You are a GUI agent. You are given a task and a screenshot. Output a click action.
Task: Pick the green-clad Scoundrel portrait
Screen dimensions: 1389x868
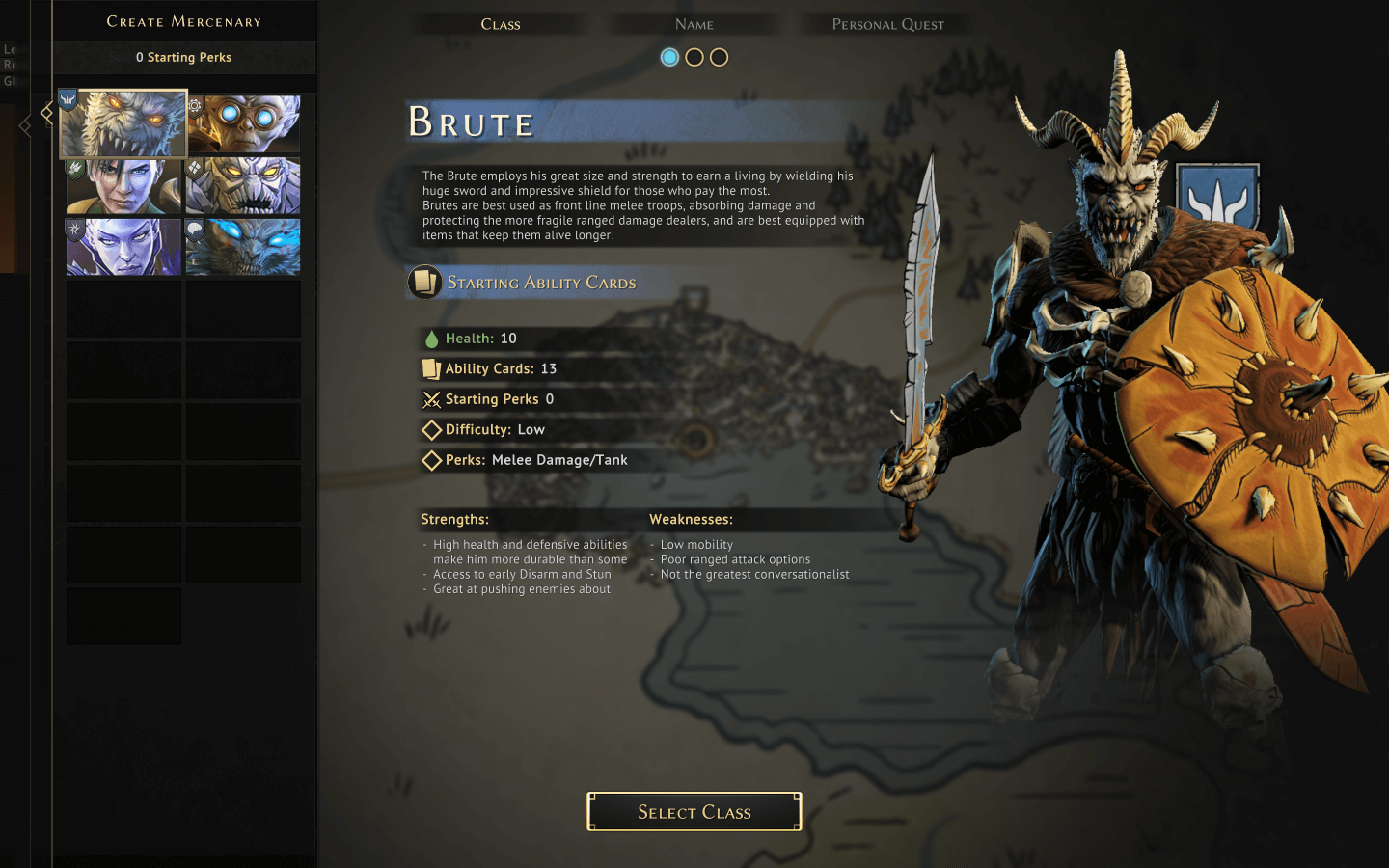(123, 186)
